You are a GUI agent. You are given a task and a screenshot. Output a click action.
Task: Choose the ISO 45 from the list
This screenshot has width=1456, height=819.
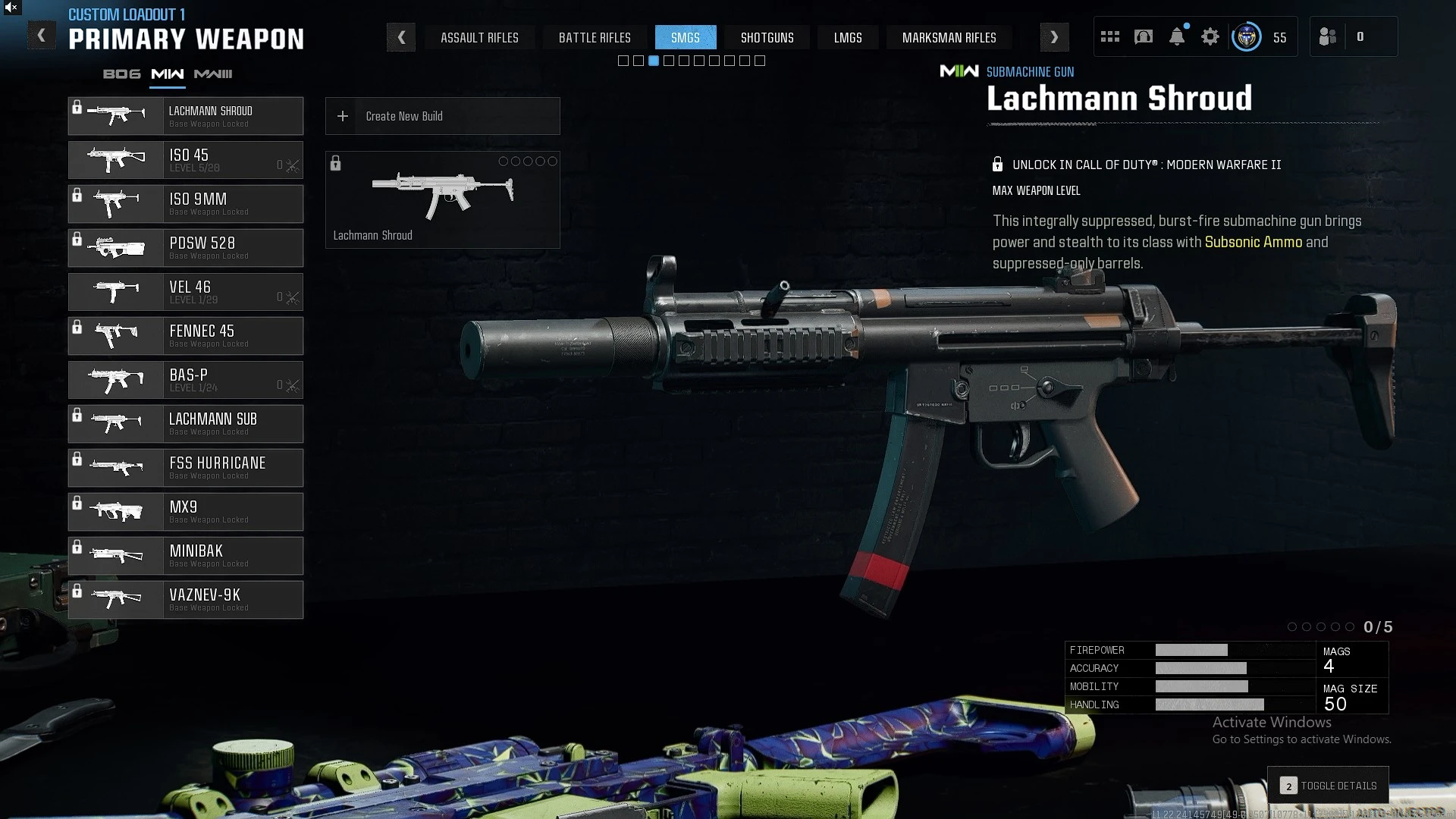click(186, 160)
